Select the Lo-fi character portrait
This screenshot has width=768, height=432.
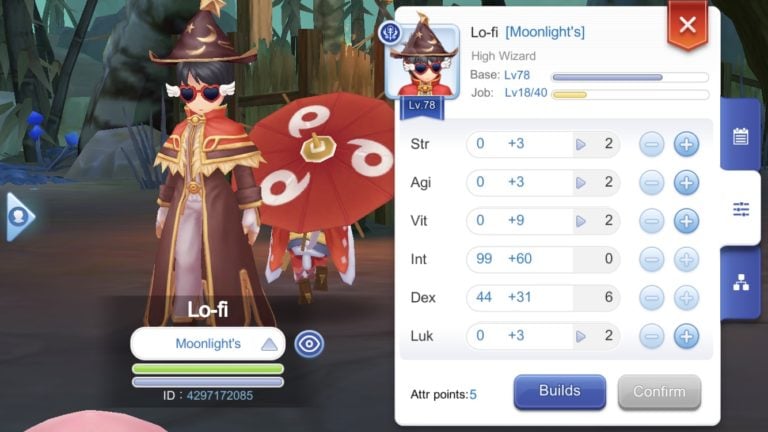422,62
